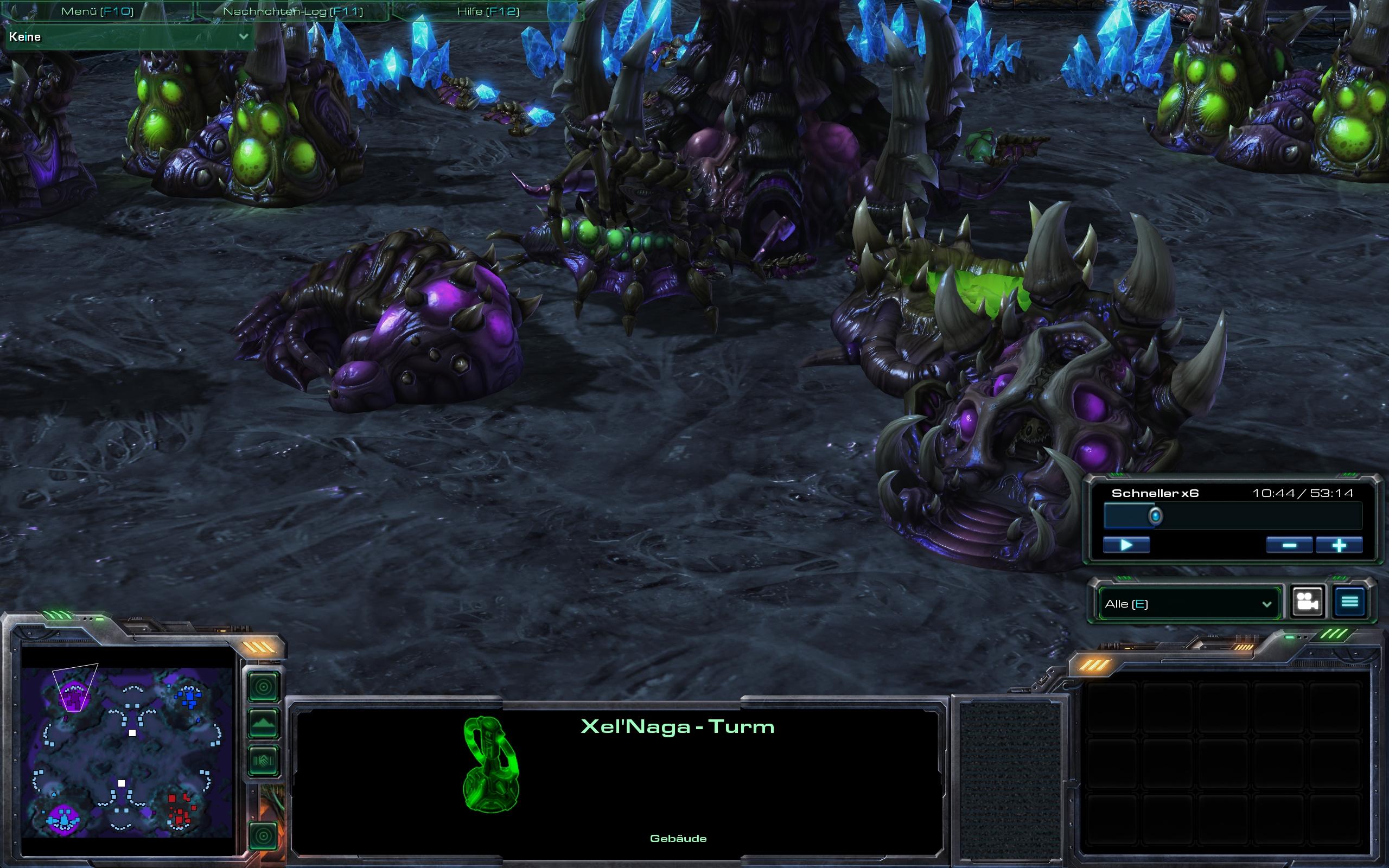Open the Nachrichten-Log message log

(x=293, y=11)
